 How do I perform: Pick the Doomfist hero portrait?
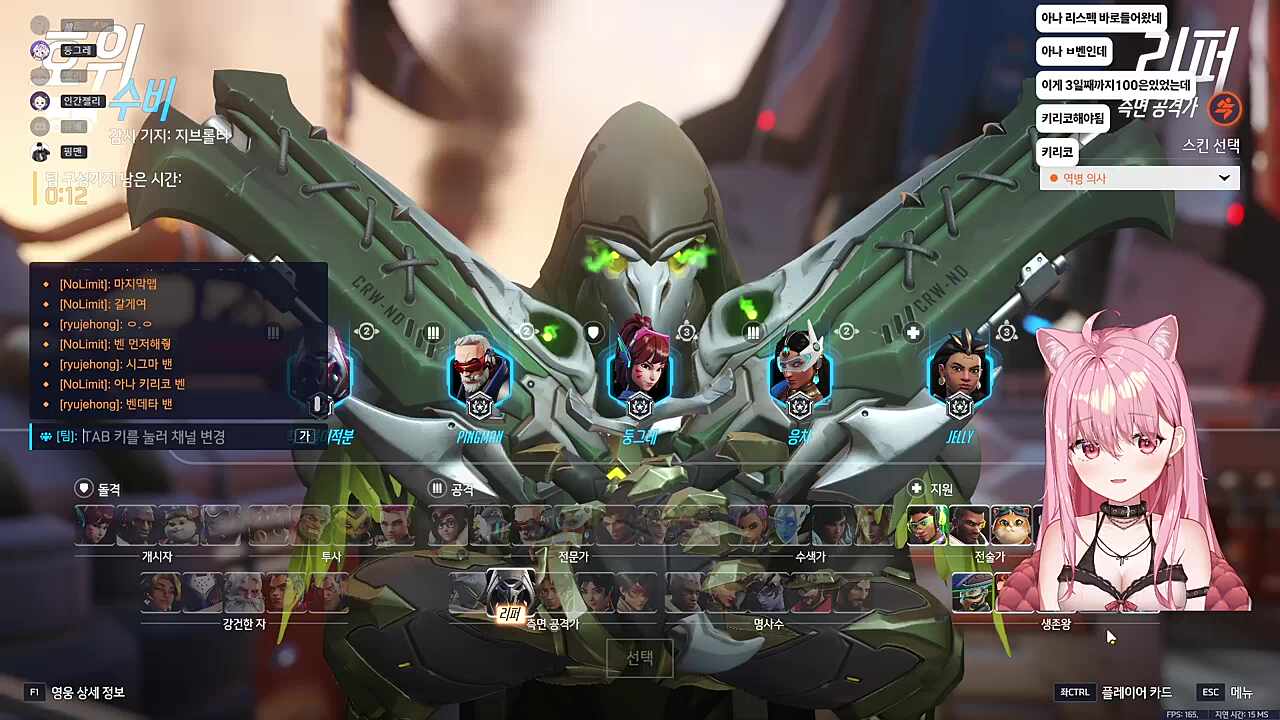click(138, 525)
